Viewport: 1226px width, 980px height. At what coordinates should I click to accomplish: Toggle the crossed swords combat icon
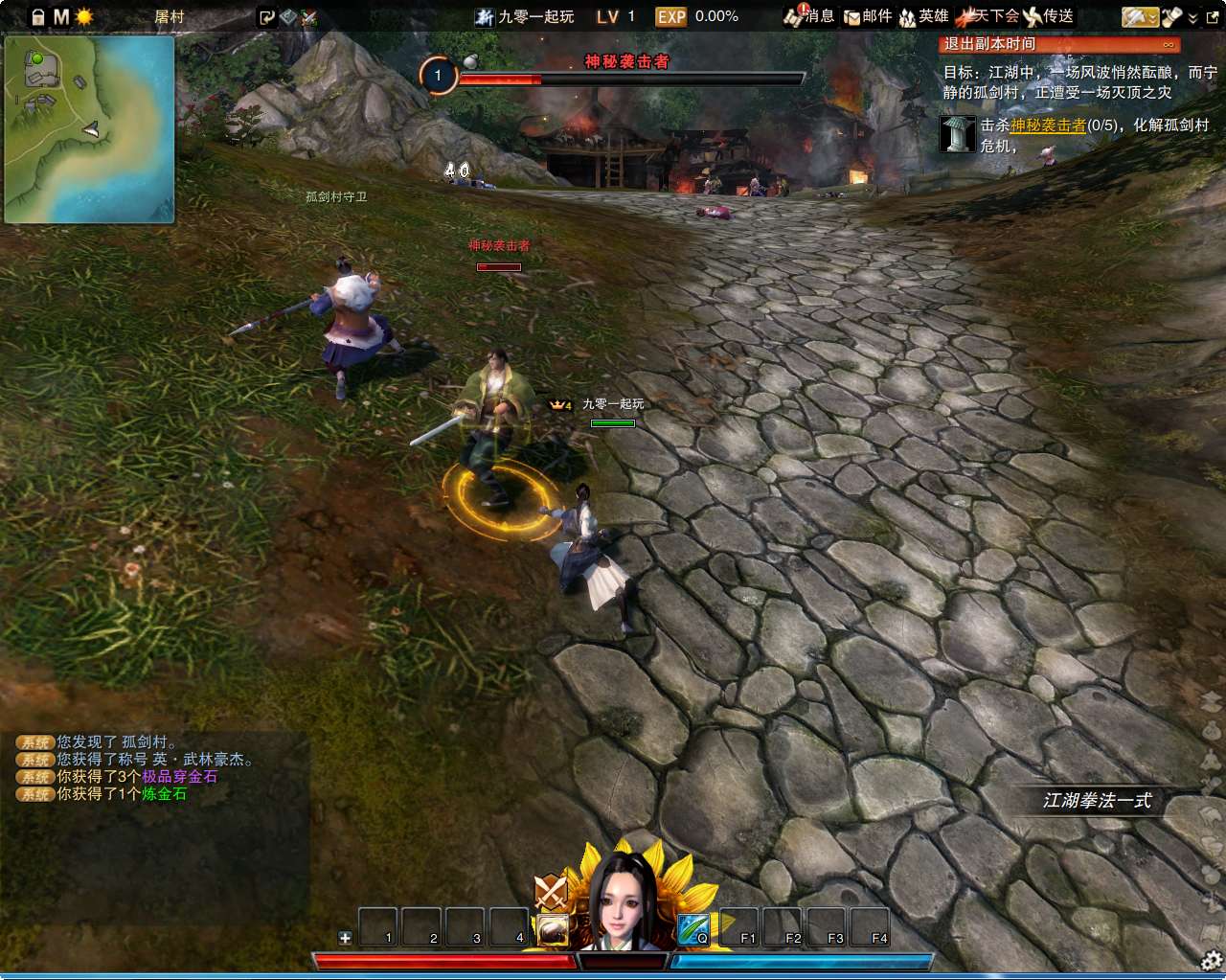pyautogui.click(x=551, y=892)
